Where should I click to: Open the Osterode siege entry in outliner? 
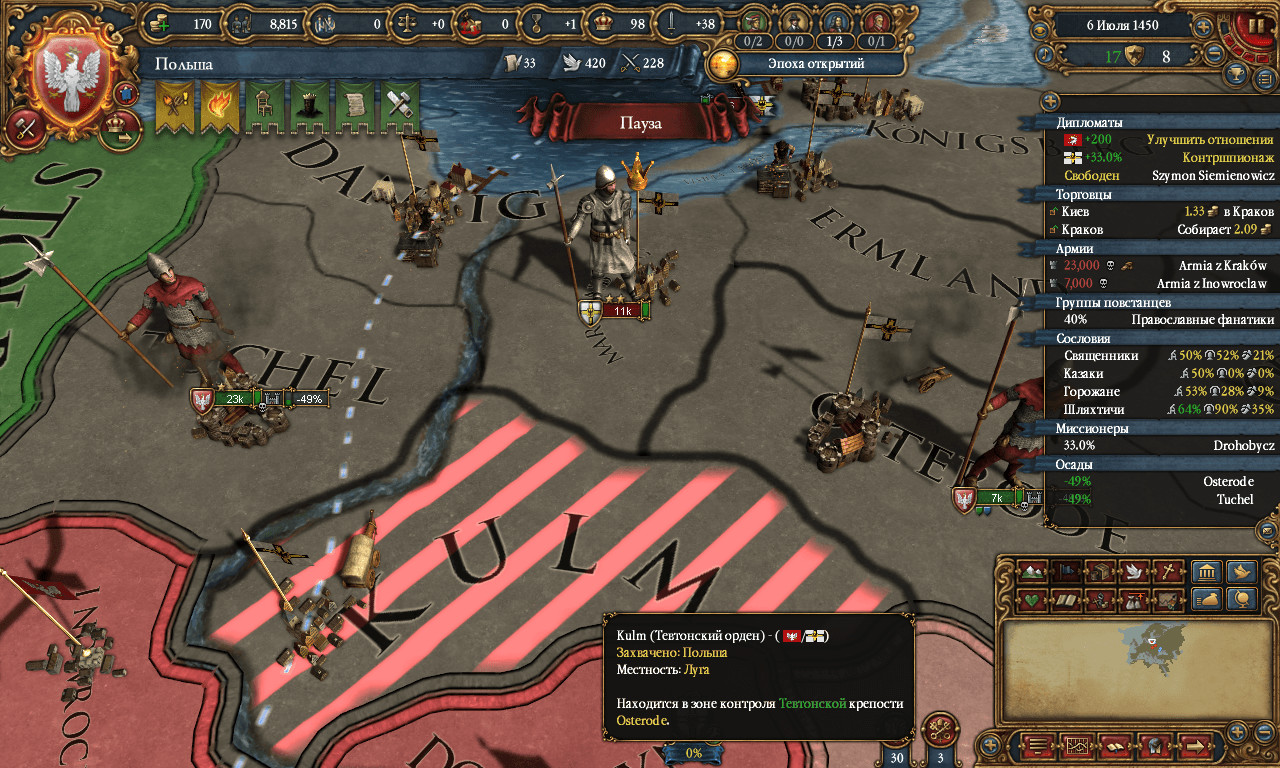tap(1160, 482)
